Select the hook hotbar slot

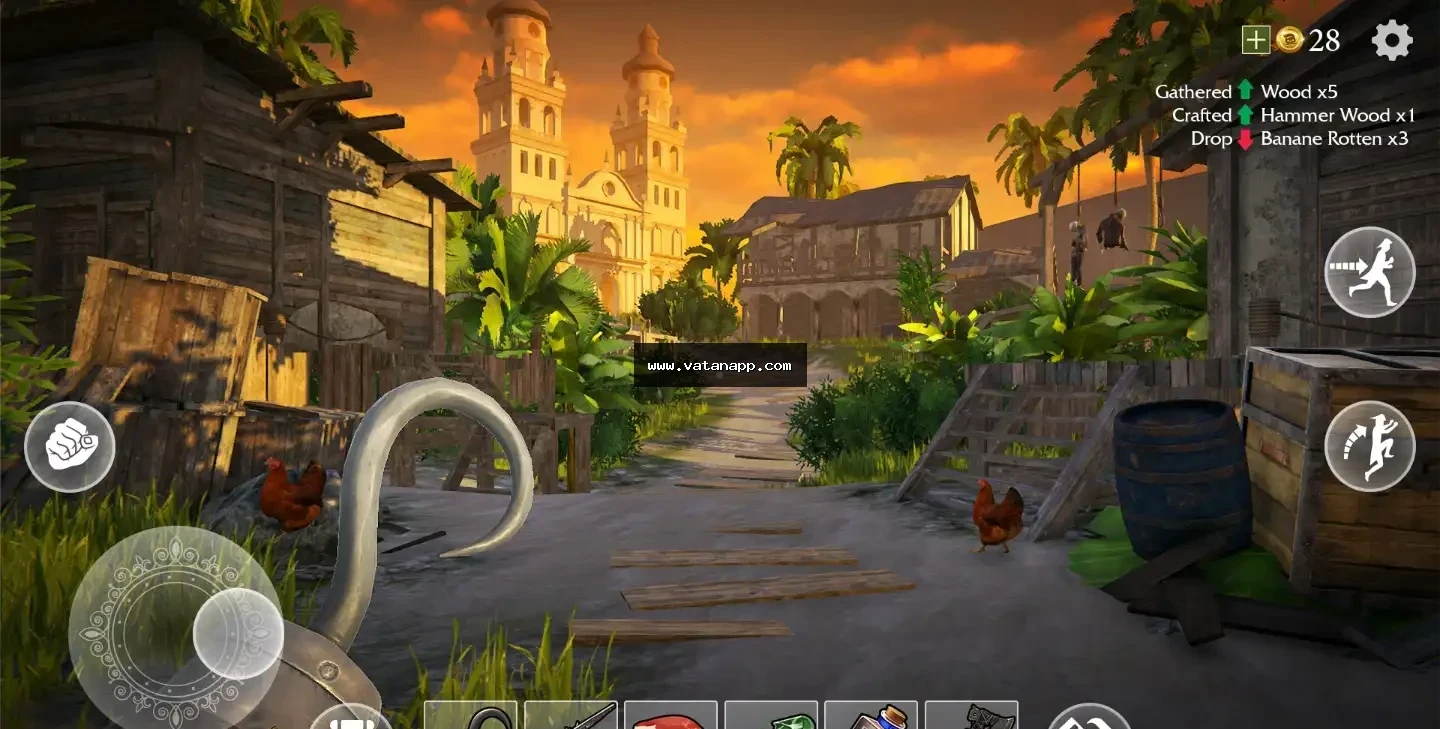[471, 716]
